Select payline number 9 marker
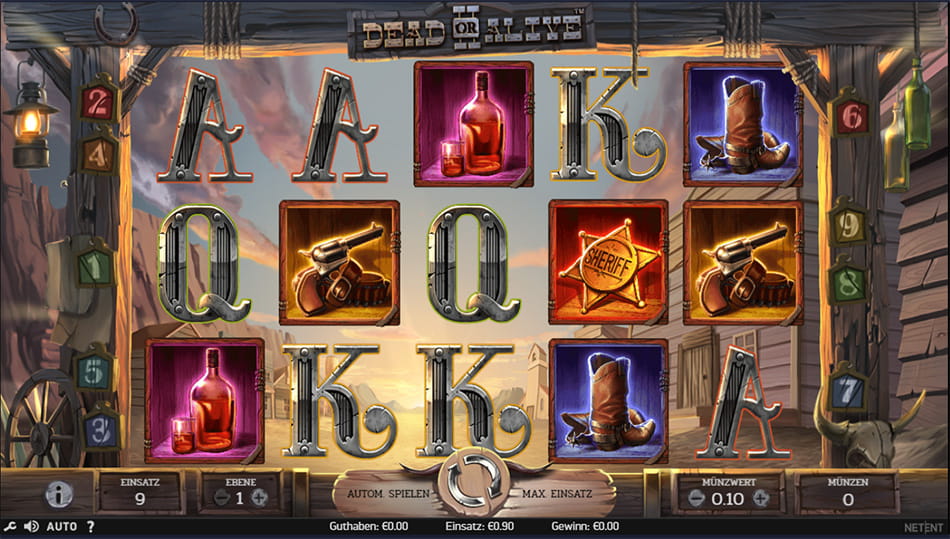This screenshot has height=539, width=950. click(849, 226)
